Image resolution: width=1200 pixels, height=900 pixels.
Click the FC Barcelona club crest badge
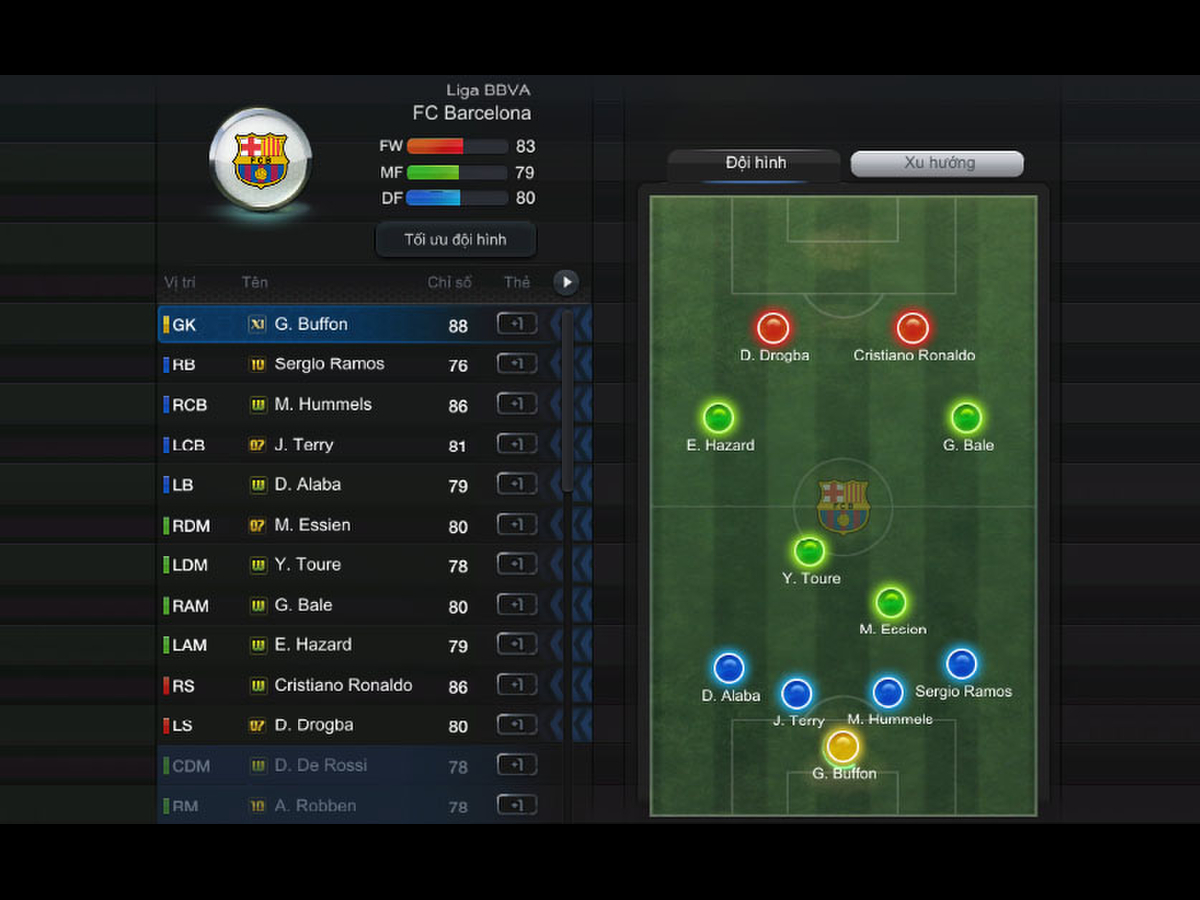(x=260, y=160)
